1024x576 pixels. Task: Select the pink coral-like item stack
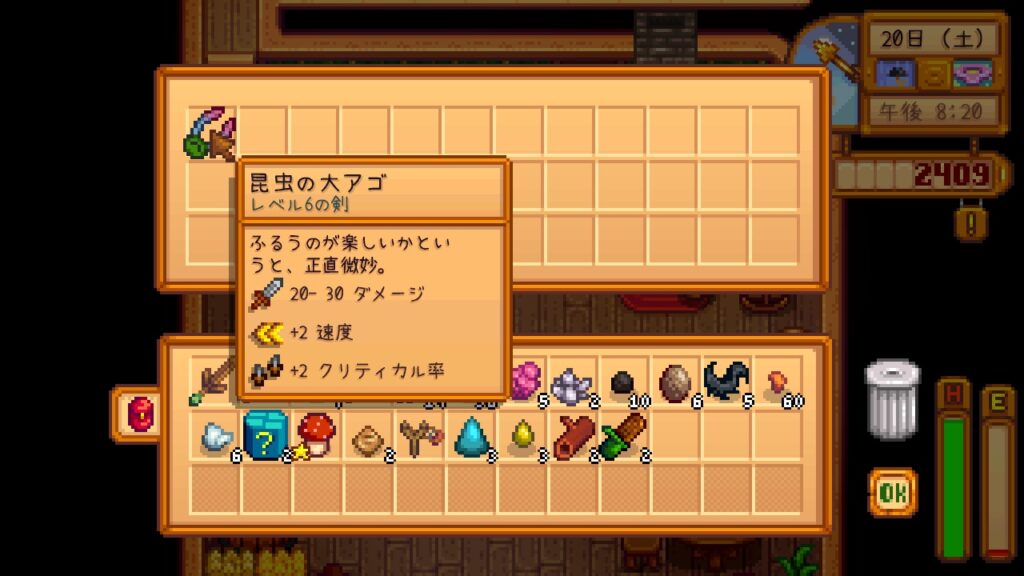click(x=524, y=380)
